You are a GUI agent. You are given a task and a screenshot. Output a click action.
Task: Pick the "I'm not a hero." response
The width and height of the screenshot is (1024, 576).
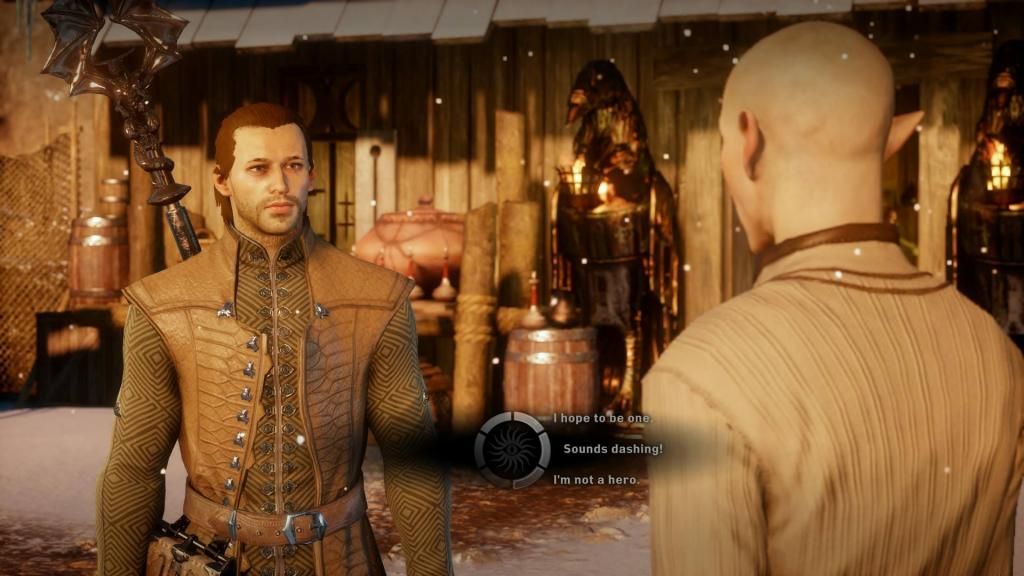(x=596, y=480)
